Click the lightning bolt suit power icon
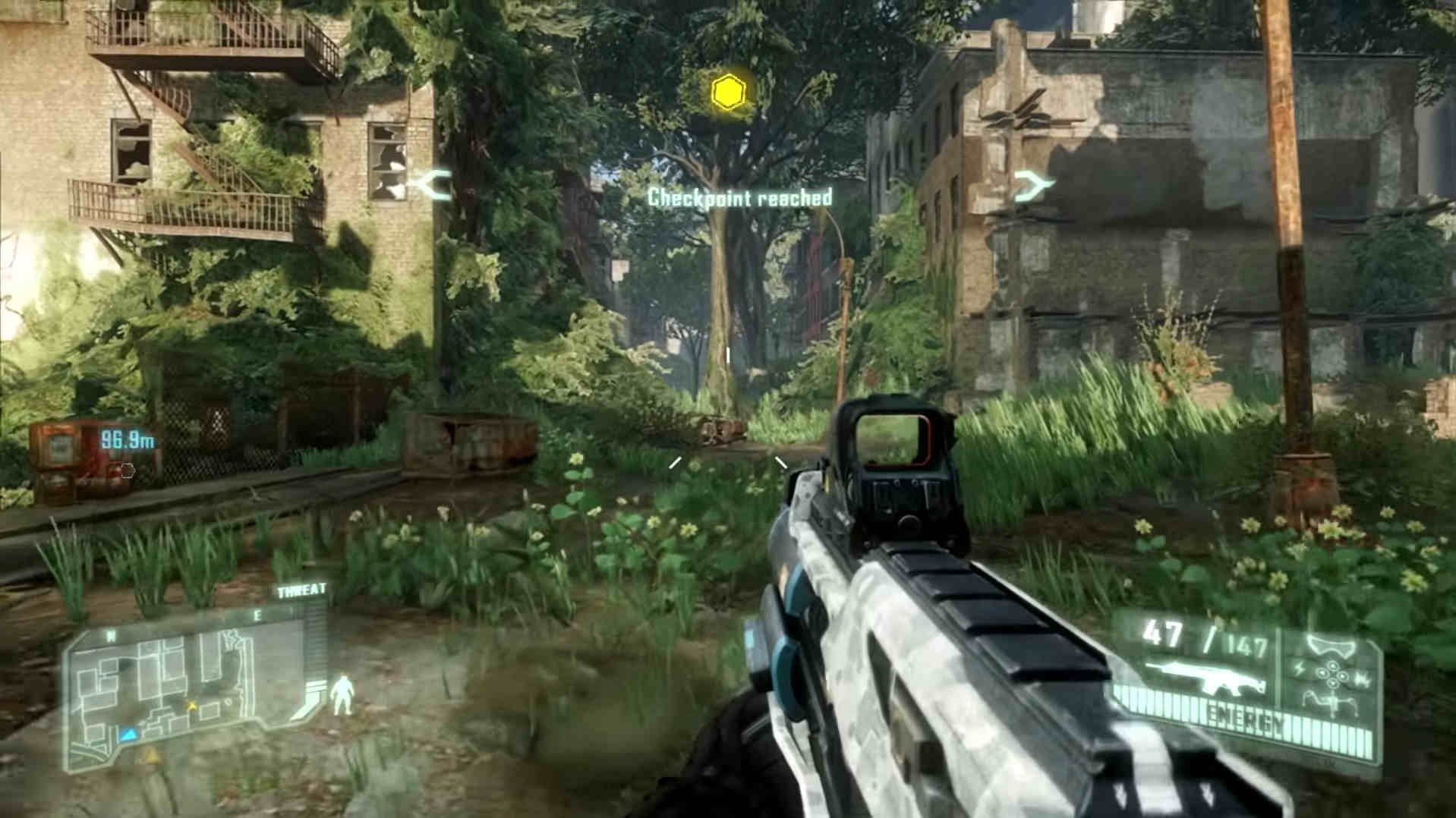1456x818 pixels. coord(1300,668)
